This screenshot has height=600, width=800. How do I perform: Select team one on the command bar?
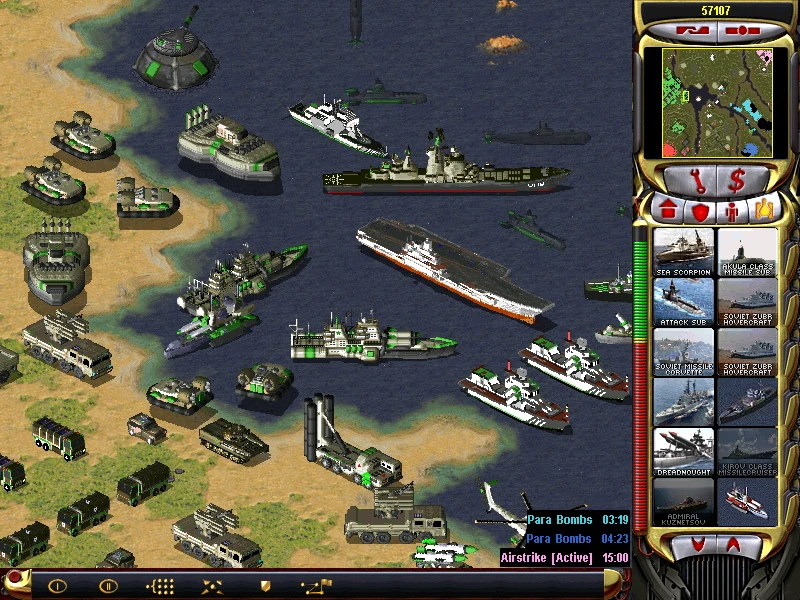pos(57,586)
